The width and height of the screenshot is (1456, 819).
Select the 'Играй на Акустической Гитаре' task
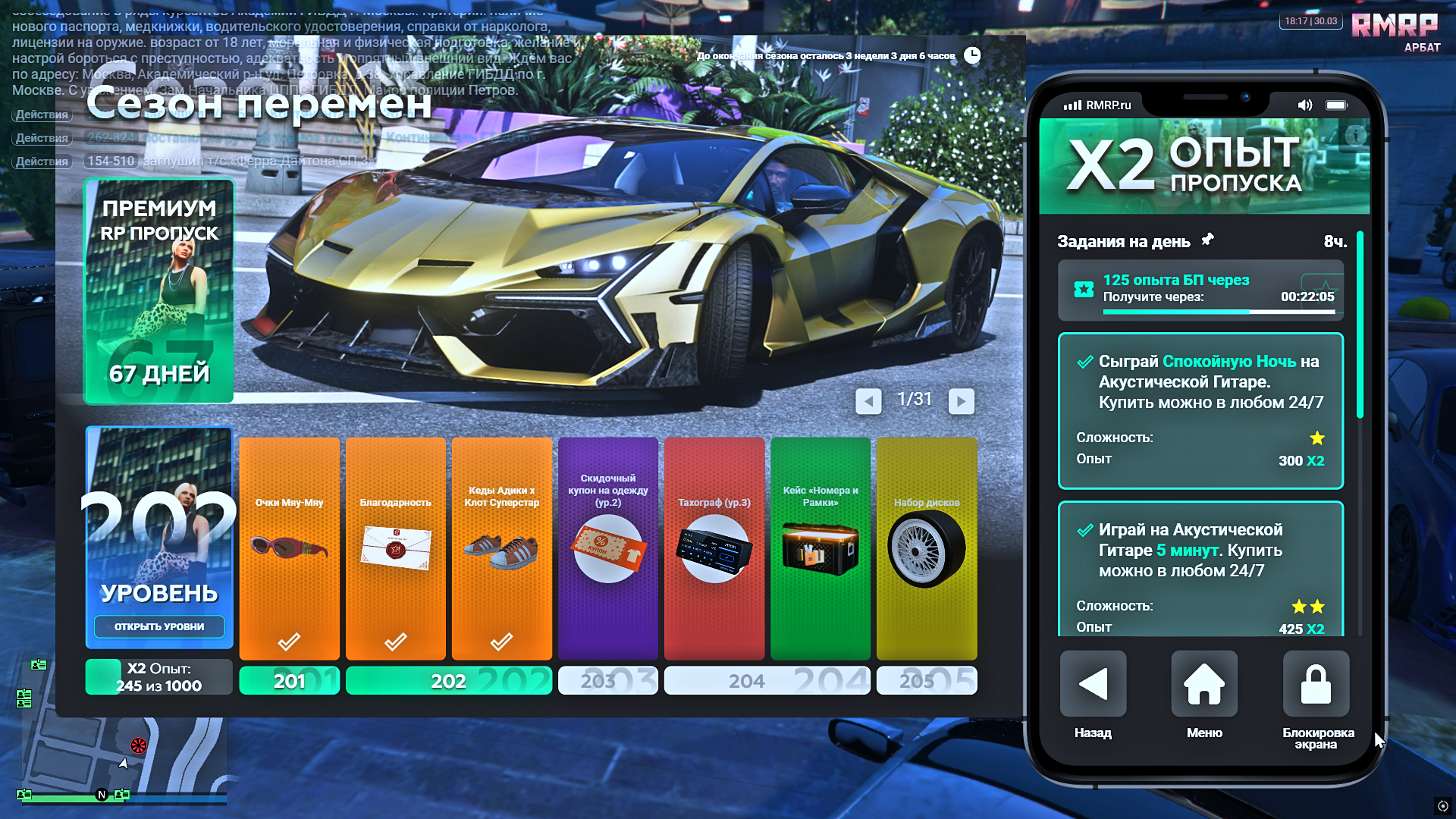coord(1200,569)
